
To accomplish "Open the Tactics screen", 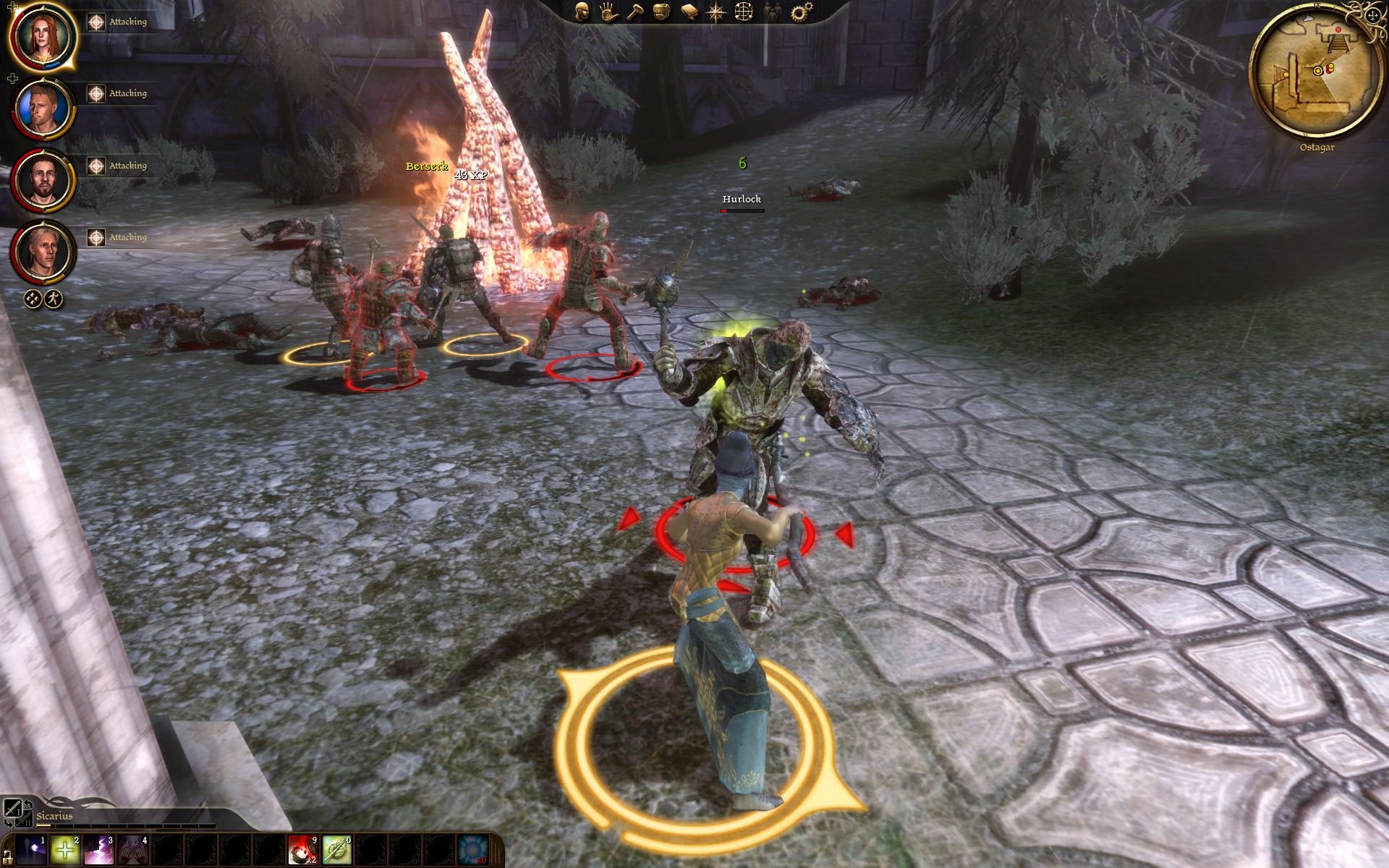I will click(635, 12).
